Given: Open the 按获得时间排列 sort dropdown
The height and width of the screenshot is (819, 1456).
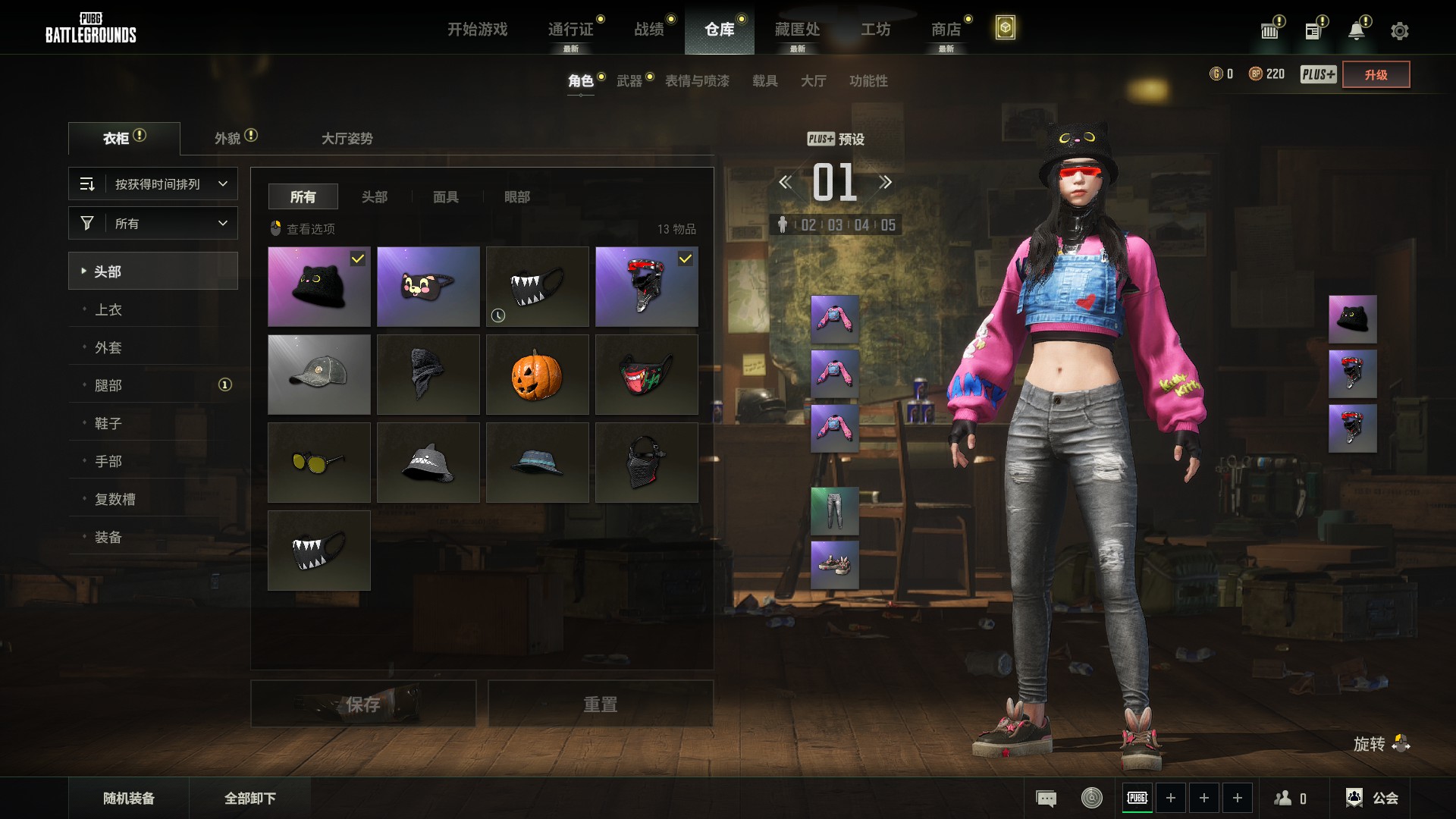Looking at the screenshot, I should coord(153,184).
